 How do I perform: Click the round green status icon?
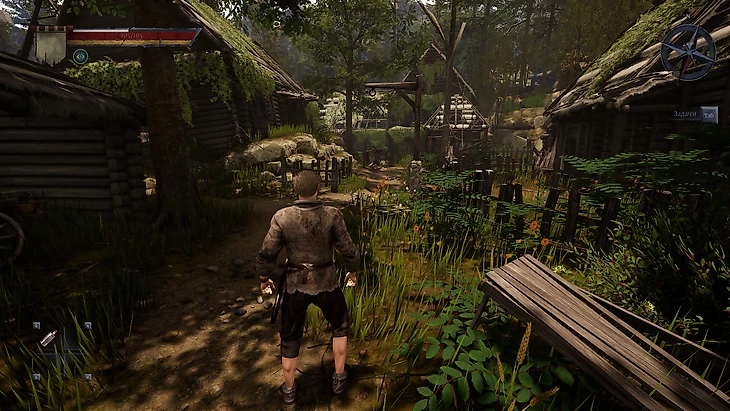[x=80, y=57]
